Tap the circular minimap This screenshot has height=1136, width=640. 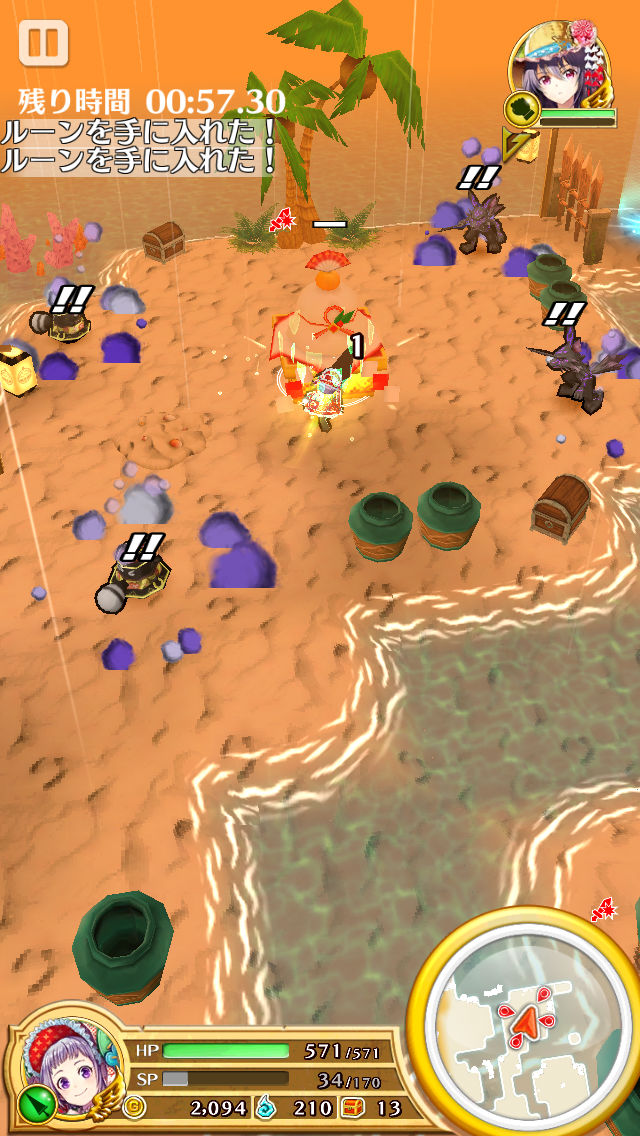524,1023
